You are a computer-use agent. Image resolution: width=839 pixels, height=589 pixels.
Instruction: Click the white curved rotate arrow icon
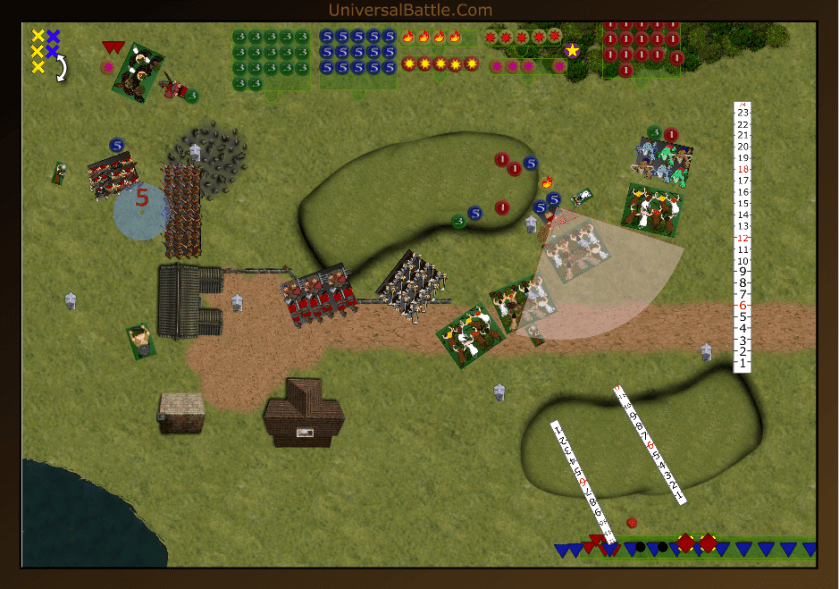61,68
